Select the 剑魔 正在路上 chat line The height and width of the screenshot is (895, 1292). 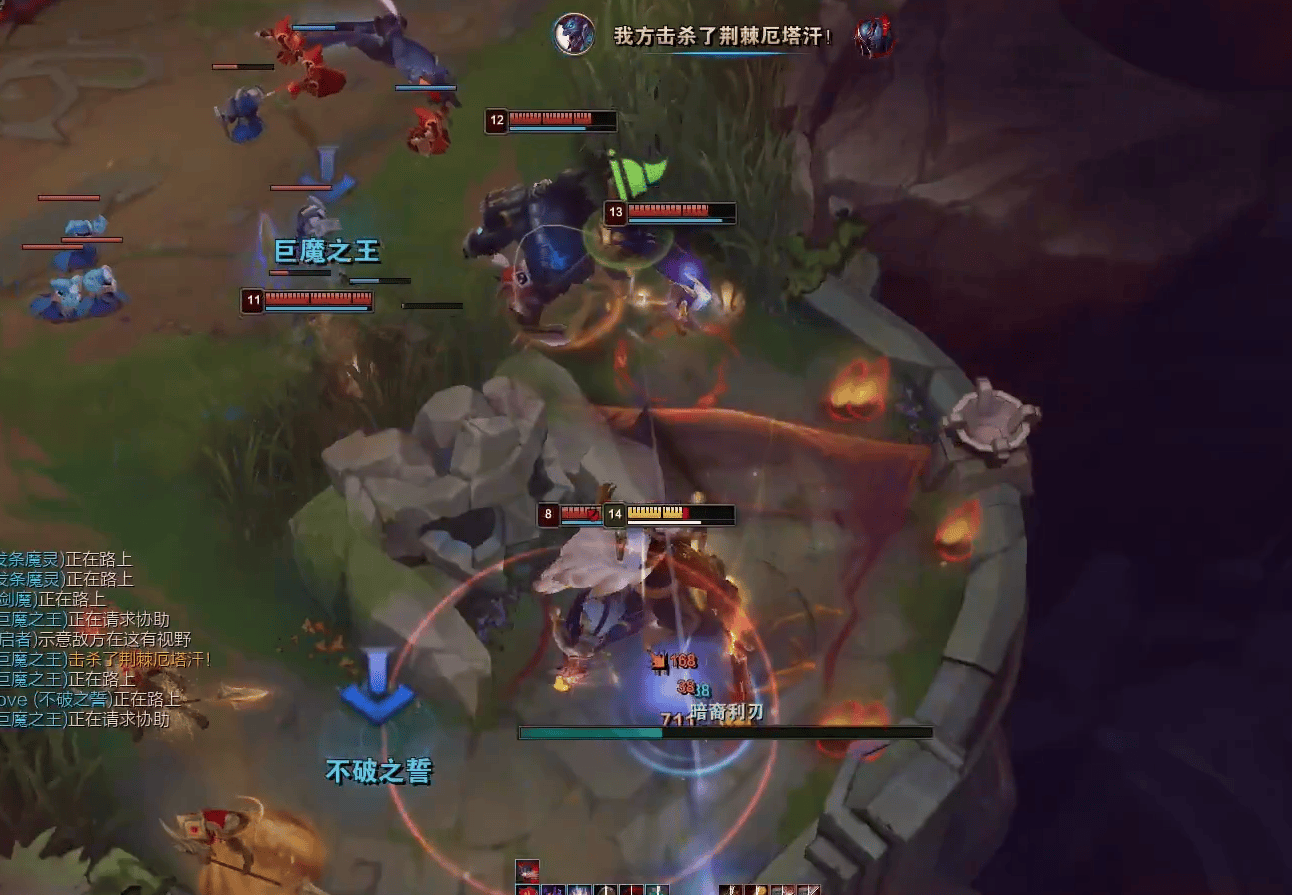tap(53, 599)
